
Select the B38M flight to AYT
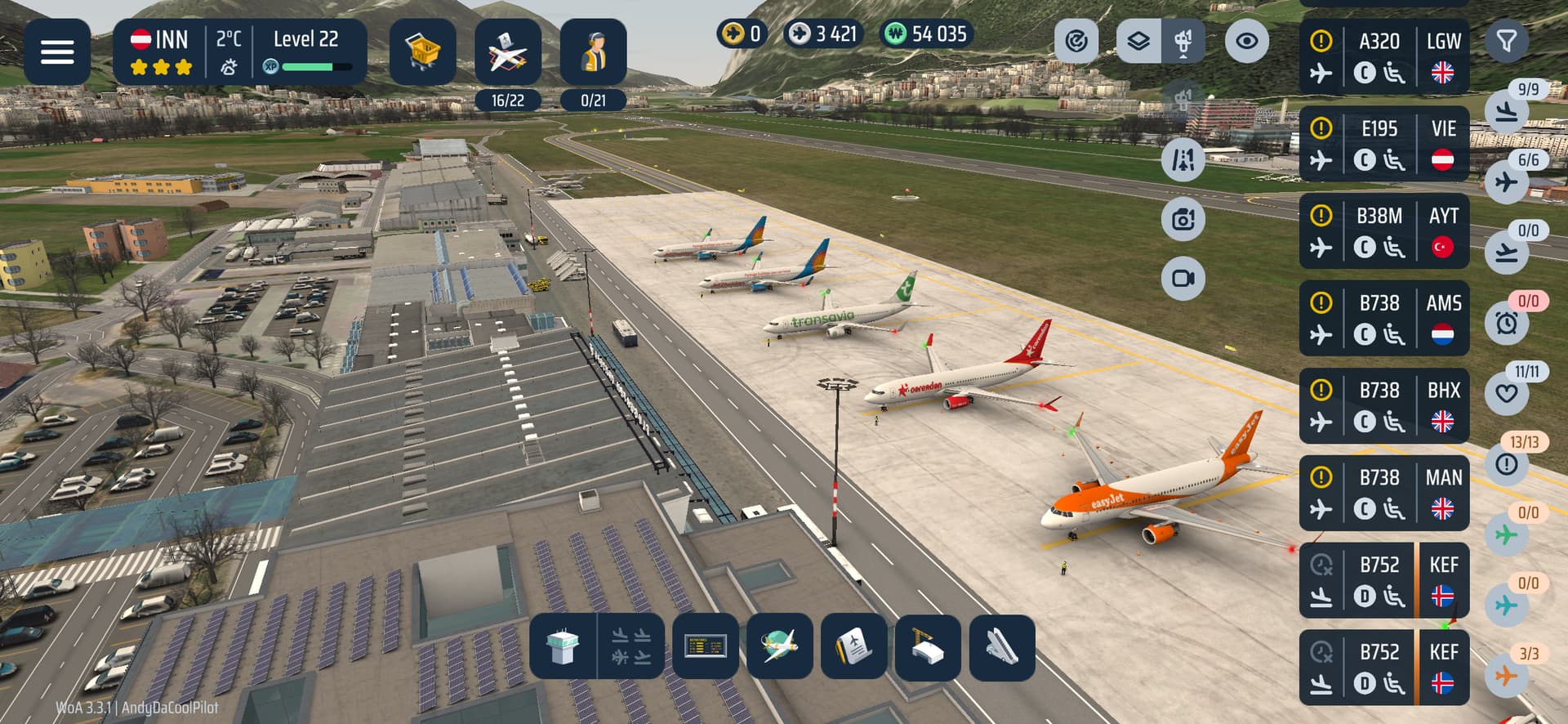[x=1383, y=231]
